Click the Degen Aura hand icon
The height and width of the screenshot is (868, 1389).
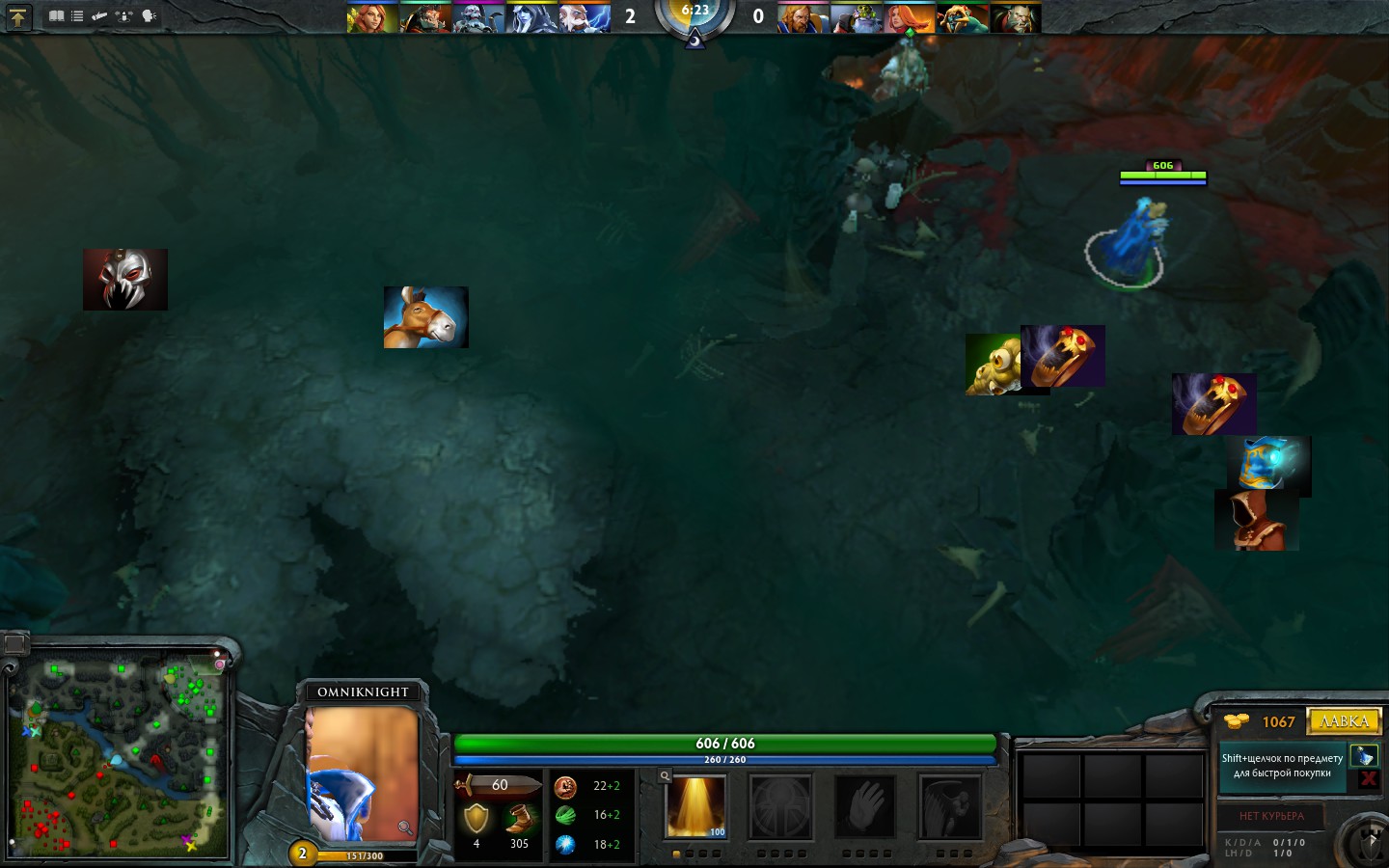(x=865, y=806)
